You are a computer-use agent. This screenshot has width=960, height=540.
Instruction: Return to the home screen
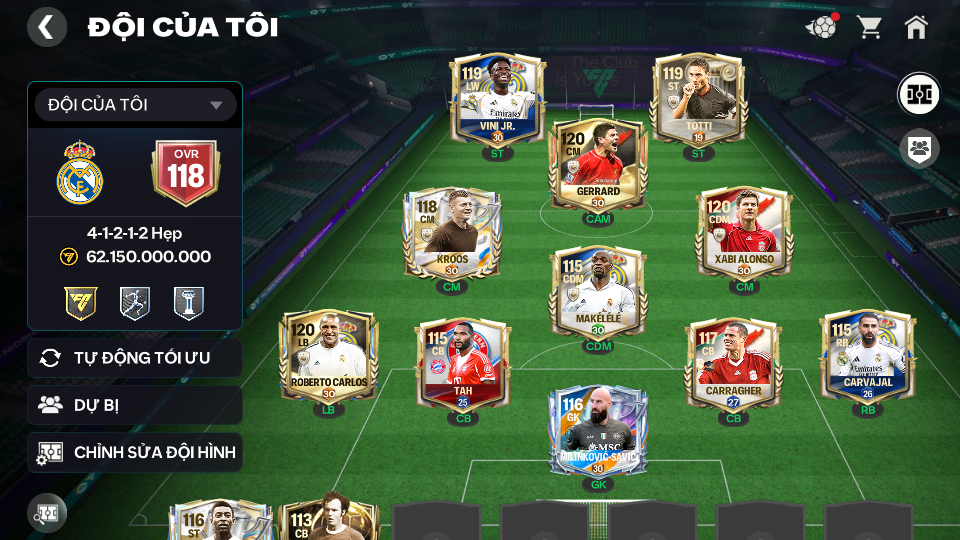tap(916, 27)
